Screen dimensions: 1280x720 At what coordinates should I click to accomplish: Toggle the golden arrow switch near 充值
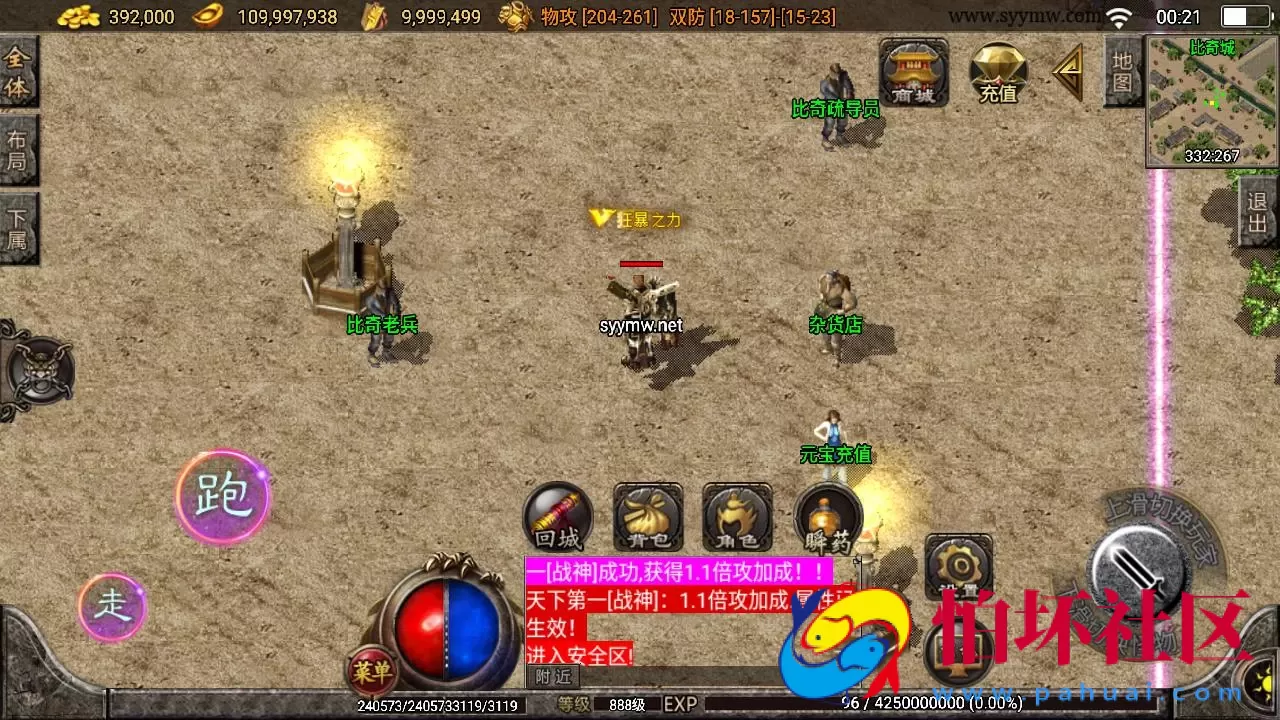pyautogui.click(x=1069, y=70)
